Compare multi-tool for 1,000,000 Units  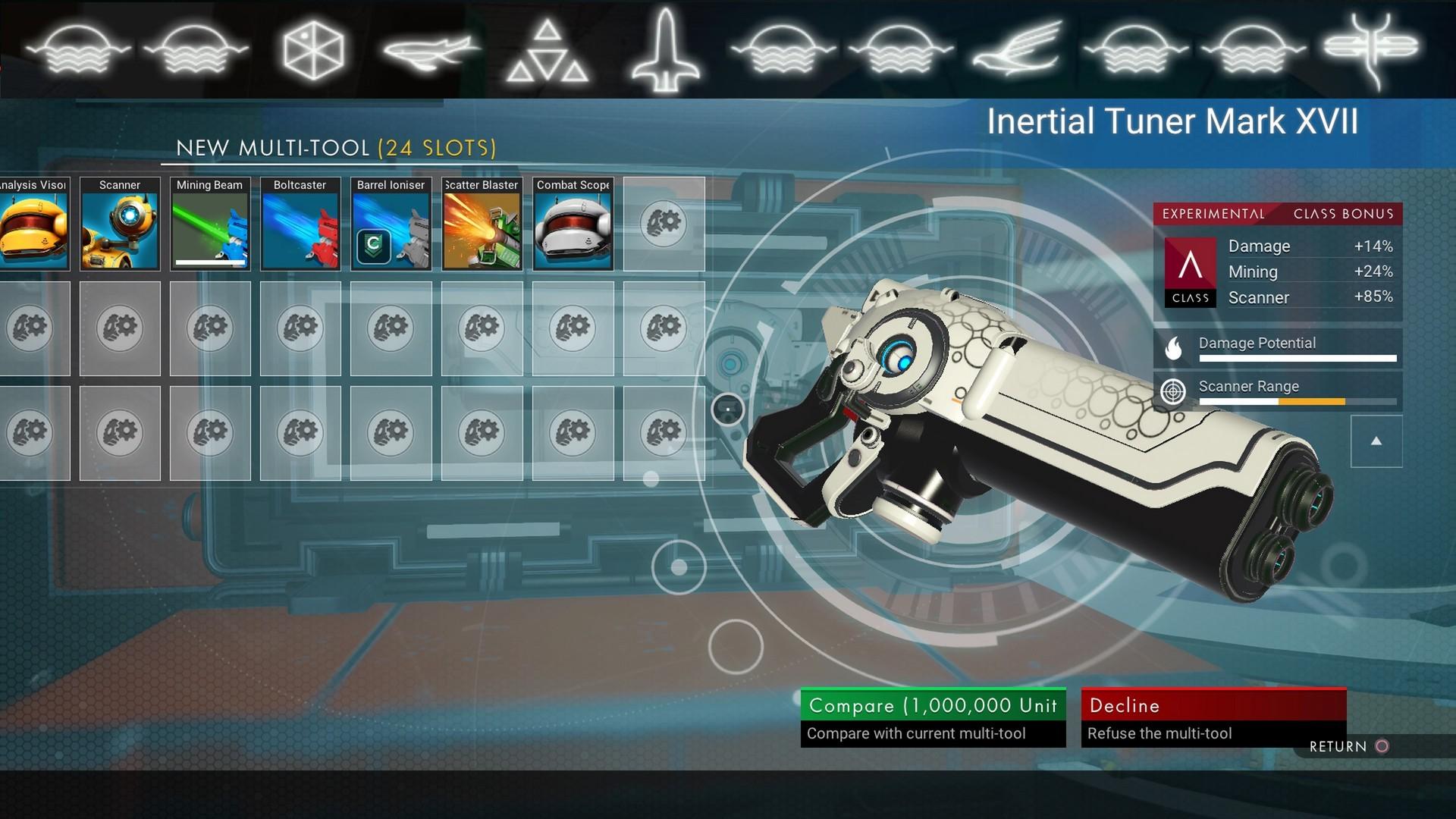pyautogui.click(x=933, y=705)
